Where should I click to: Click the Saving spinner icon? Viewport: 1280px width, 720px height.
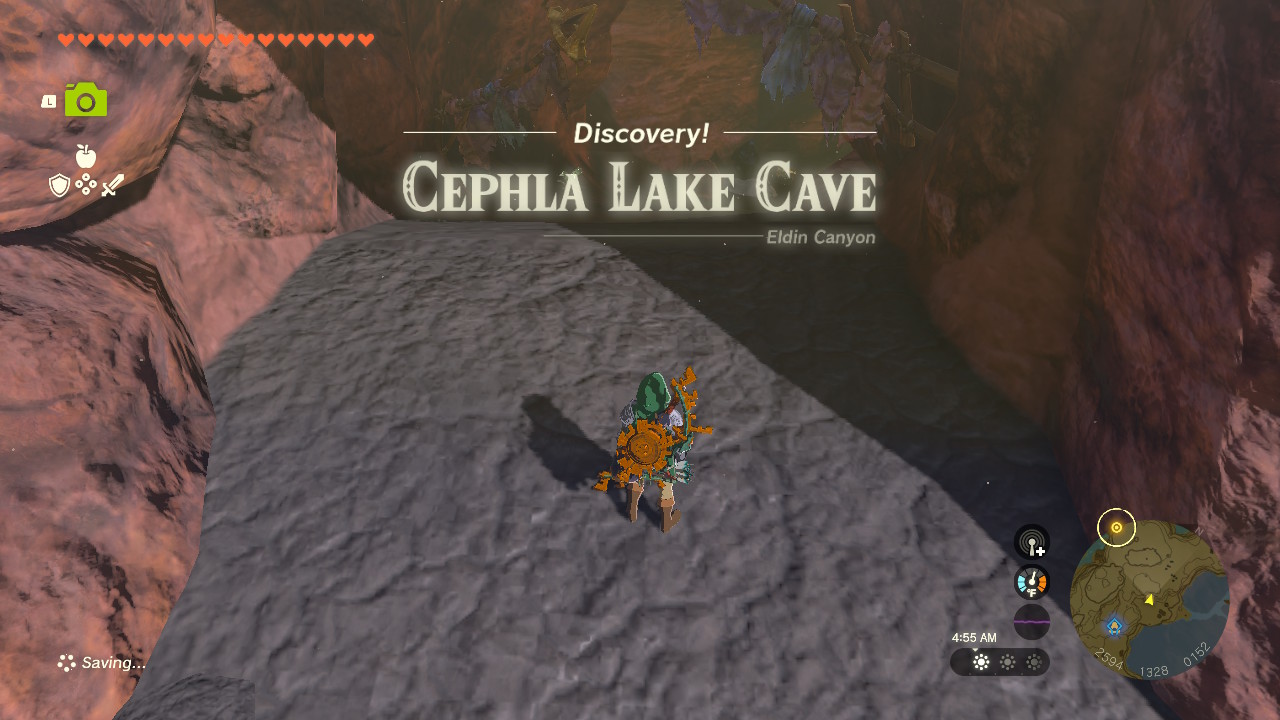tap(67, 662)
